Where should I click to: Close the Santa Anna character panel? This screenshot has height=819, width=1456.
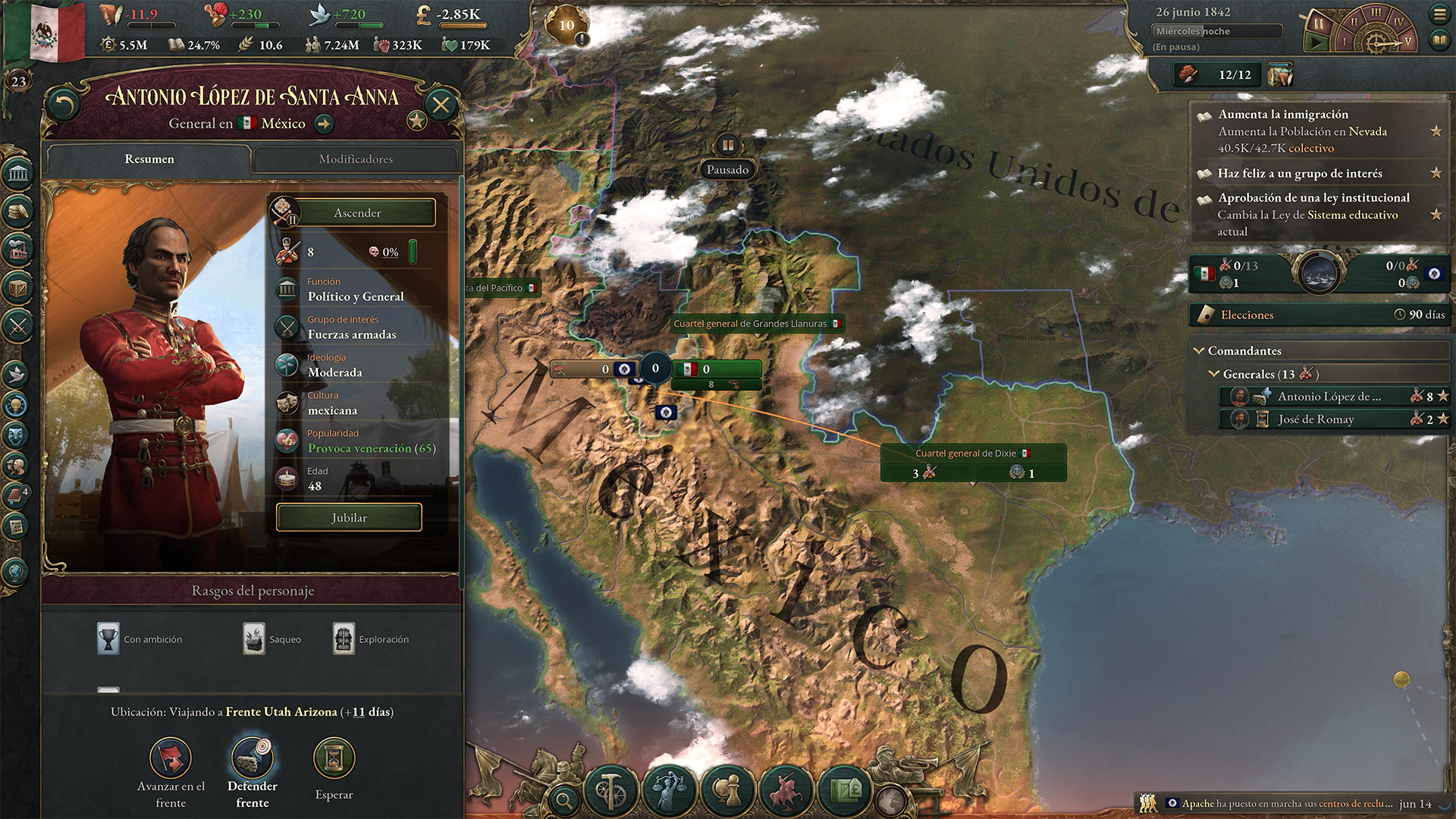tap(441, 105)
